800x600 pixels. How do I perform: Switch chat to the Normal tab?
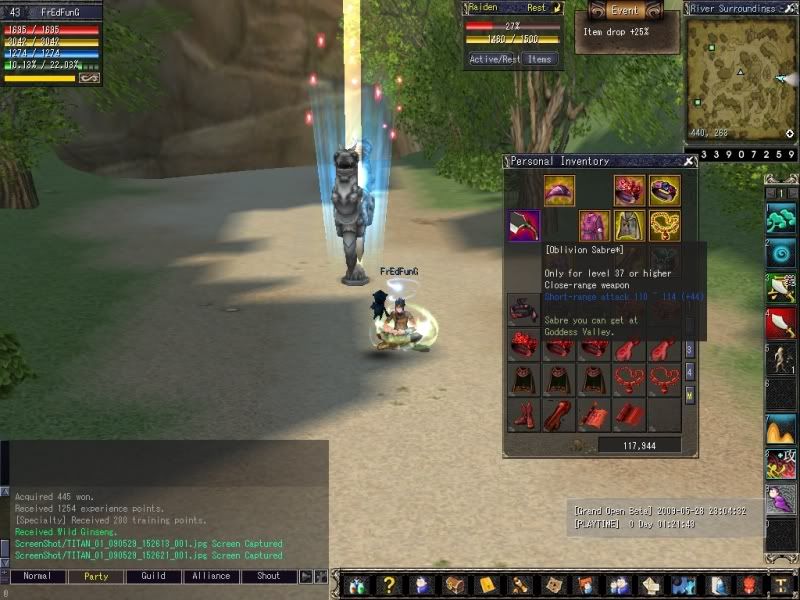(x=37, y=576)
